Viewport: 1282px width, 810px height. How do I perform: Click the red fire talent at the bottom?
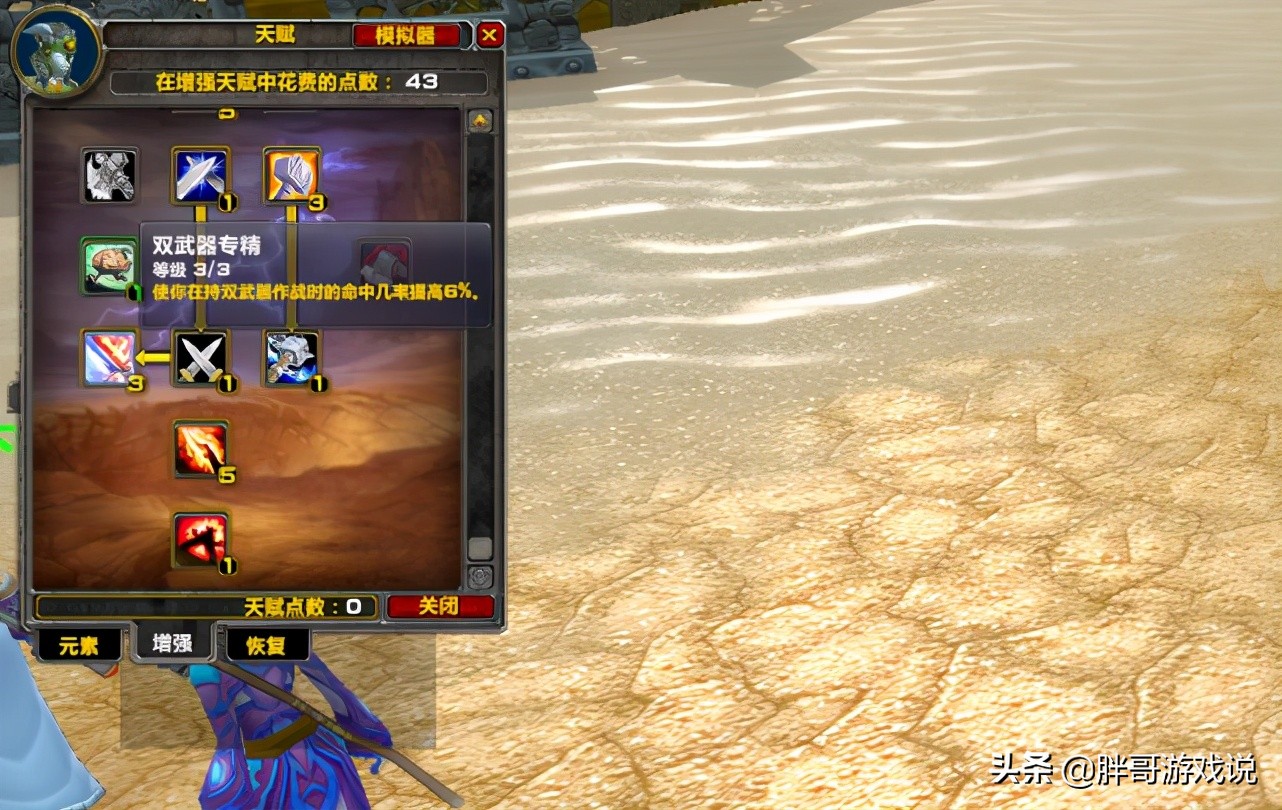pyautogui.click(x=202, y=540)
